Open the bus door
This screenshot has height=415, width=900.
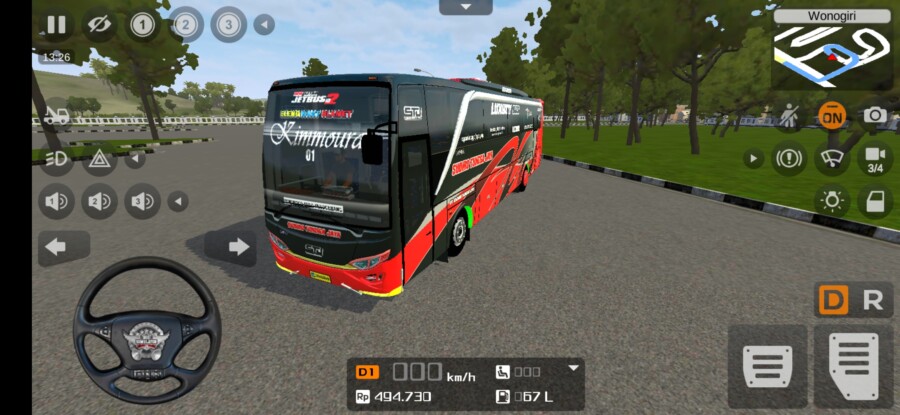875,201
